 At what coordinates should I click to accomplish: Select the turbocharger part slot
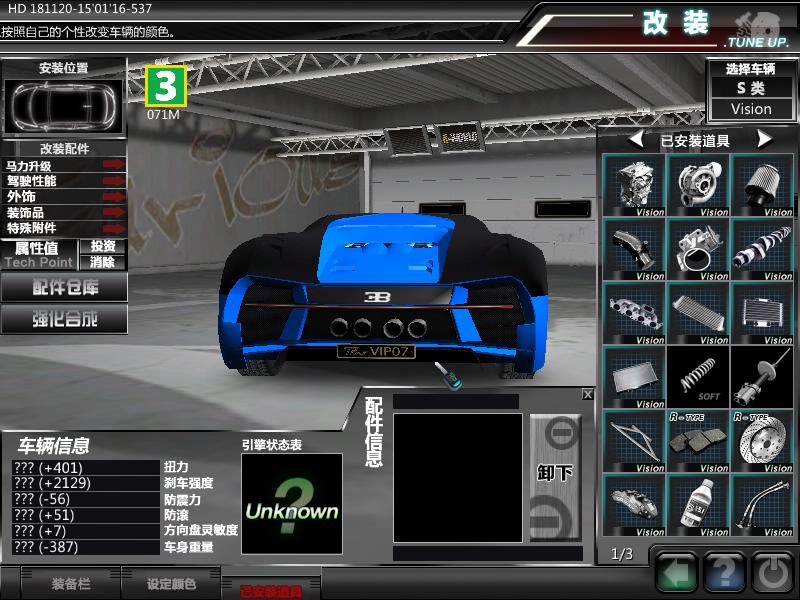(698, 185)
